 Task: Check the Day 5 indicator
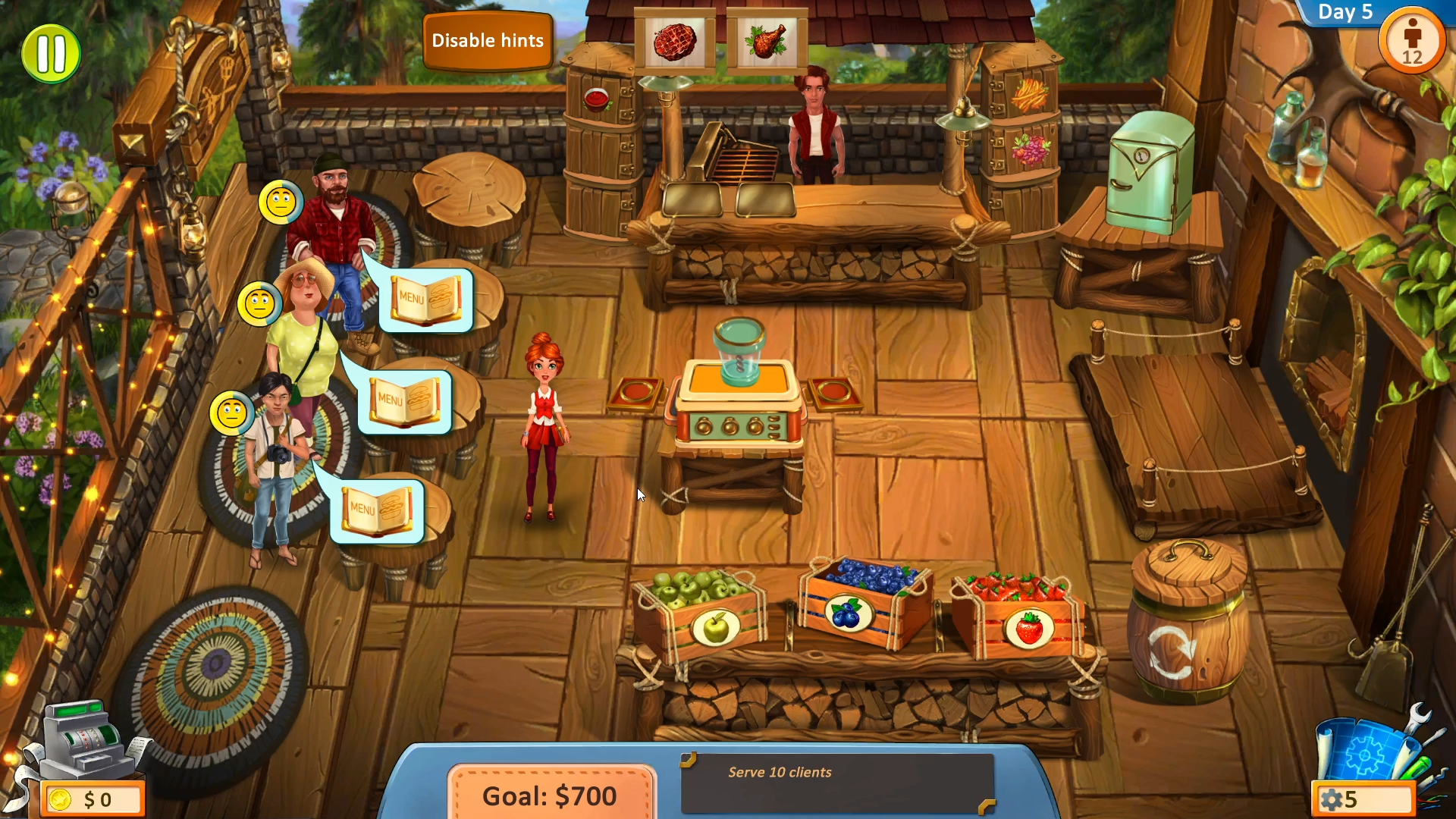click(1346, 12)
